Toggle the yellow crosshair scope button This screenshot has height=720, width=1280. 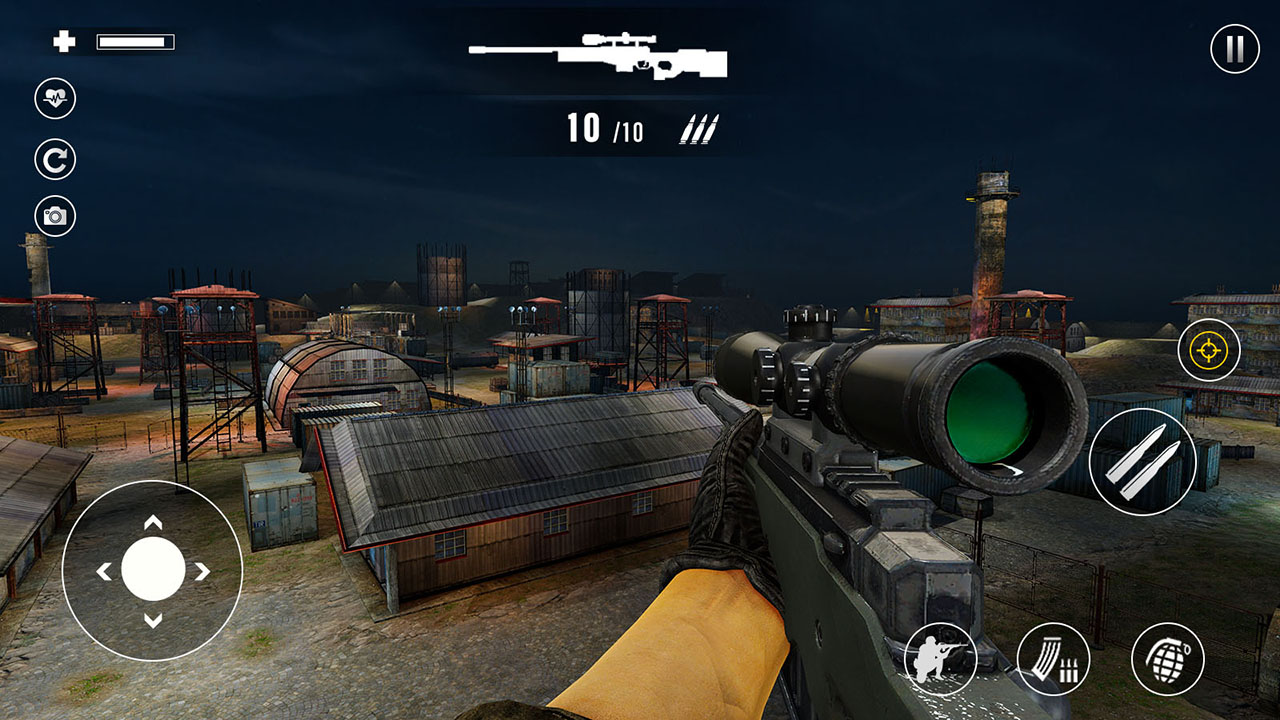(x=1209, y=350)
